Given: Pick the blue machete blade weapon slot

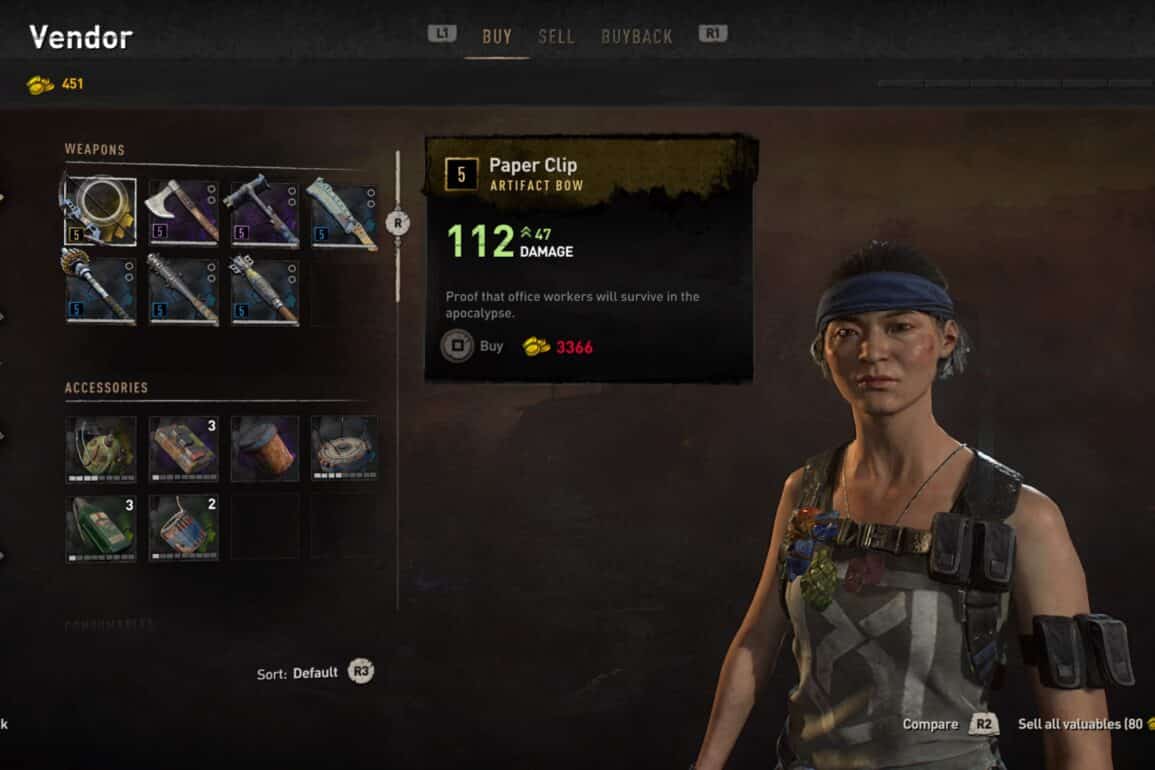Looking at the screenshot, I should point(343,211).
